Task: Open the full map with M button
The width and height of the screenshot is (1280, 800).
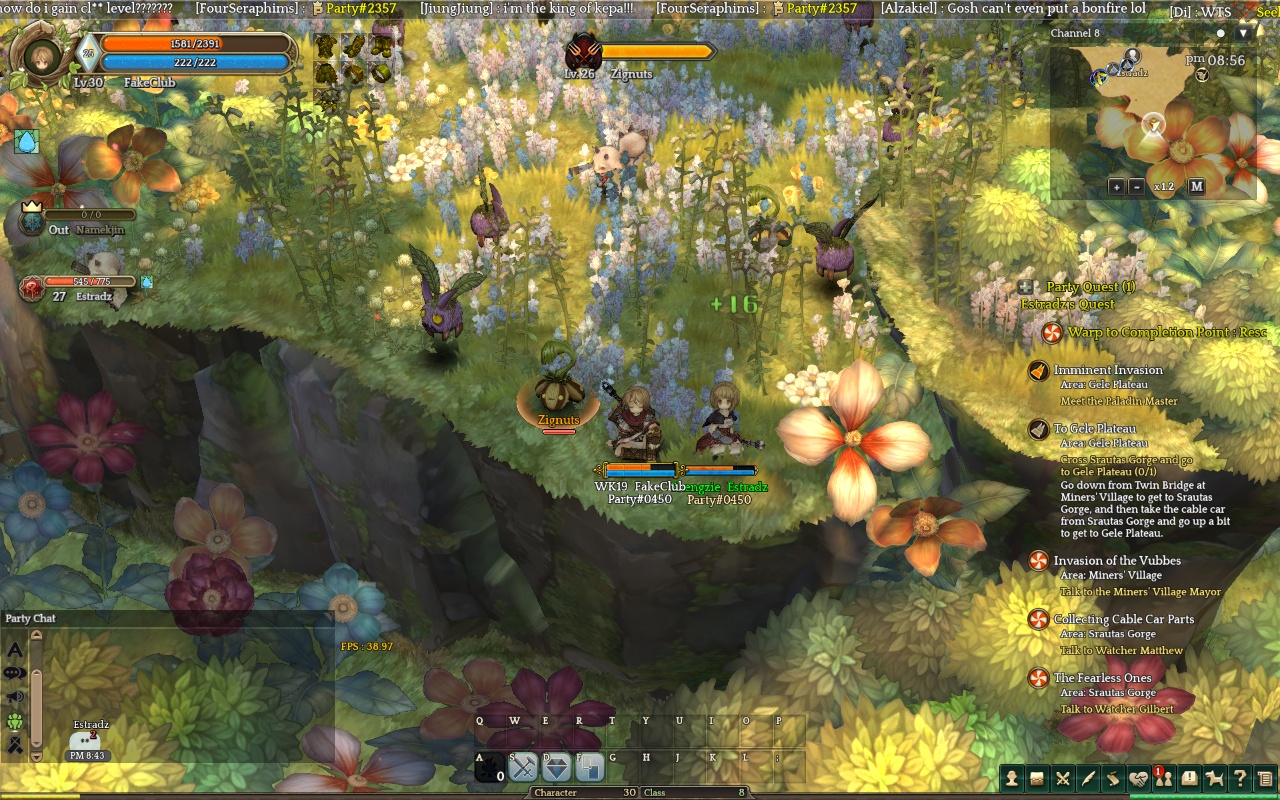Action: [x=1196, y=187]
